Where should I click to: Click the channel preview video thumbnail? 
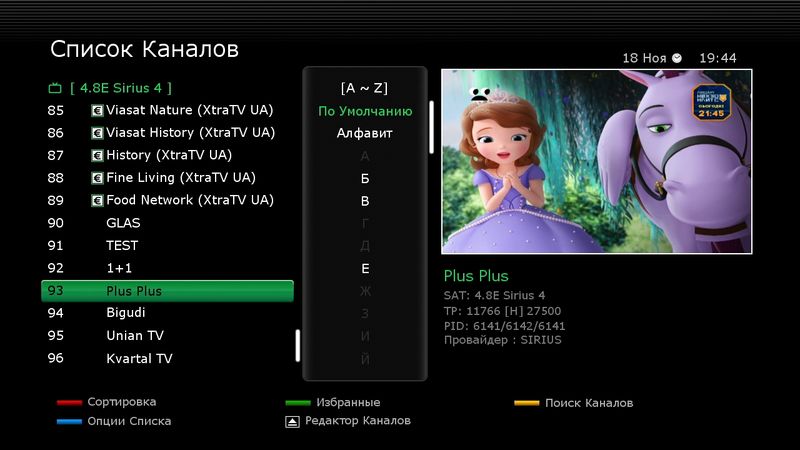click(x=596, y=161)
